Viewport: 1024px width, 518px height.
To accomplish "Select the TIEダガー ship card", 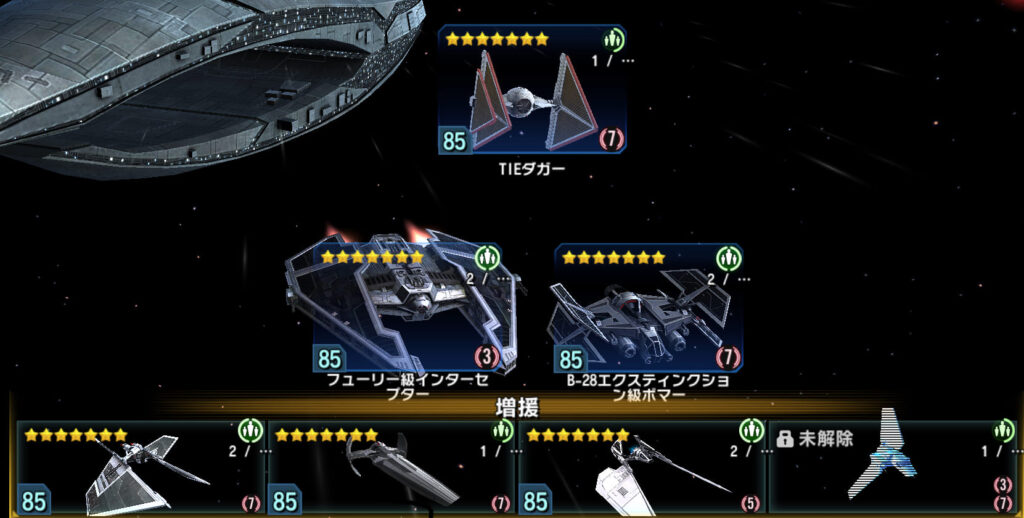I will point(532,91).
